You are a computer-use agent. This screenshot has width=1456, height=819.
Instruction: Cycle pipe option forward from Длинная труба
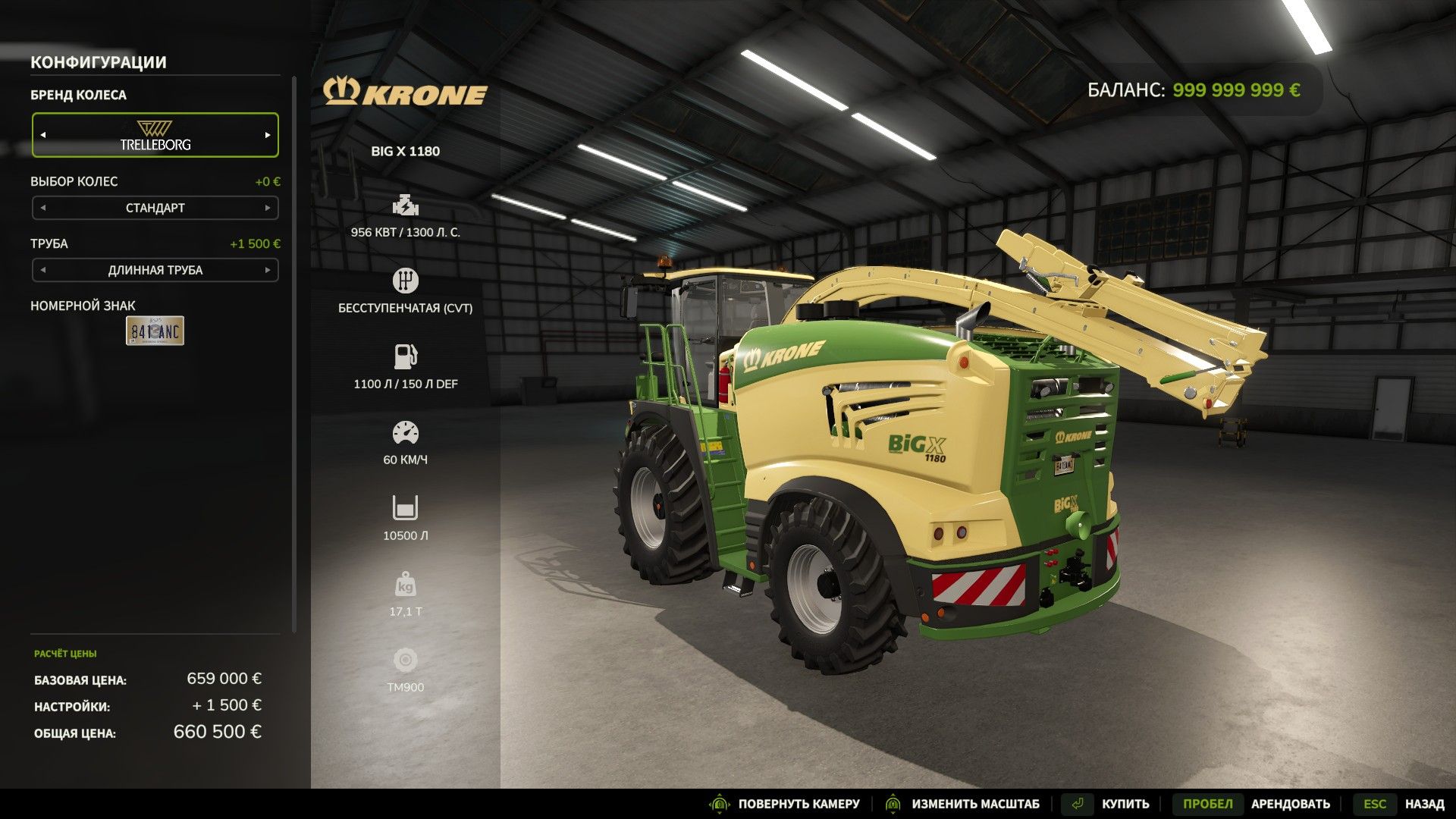[268, 270]
